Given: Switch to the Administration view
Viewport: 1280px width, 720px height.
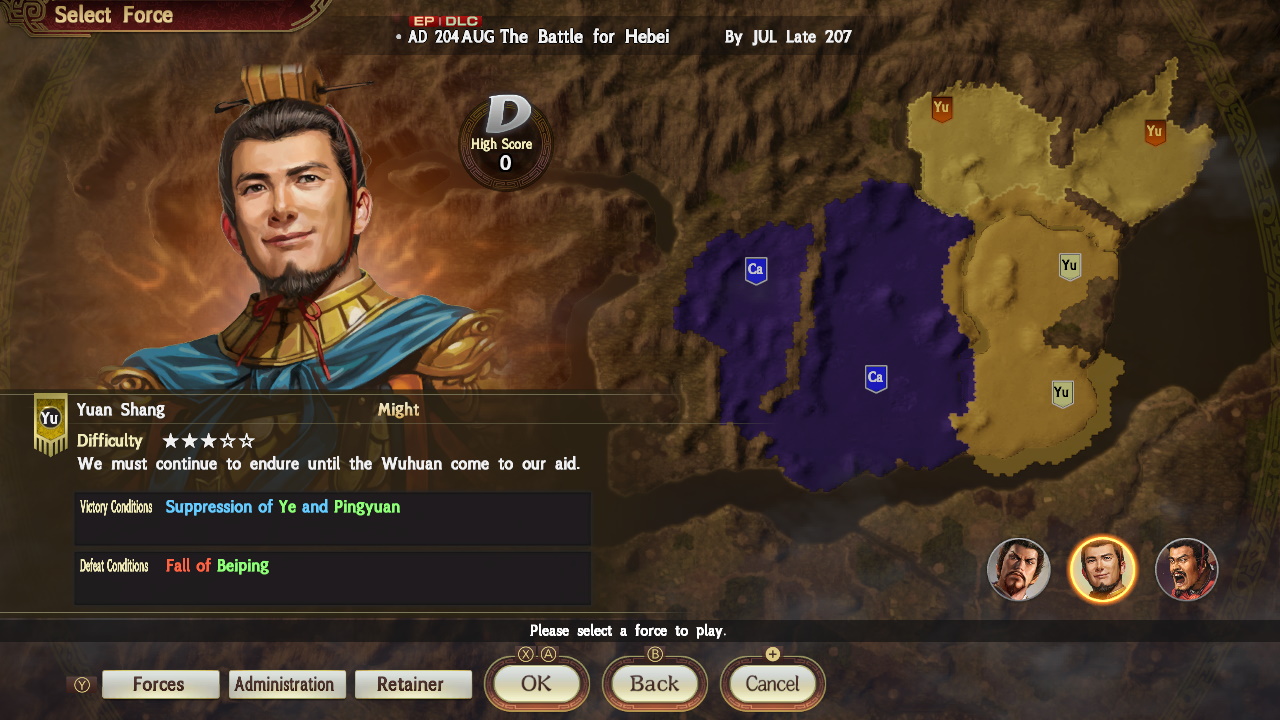Looking at the screenshot, I should pos(286,684).
